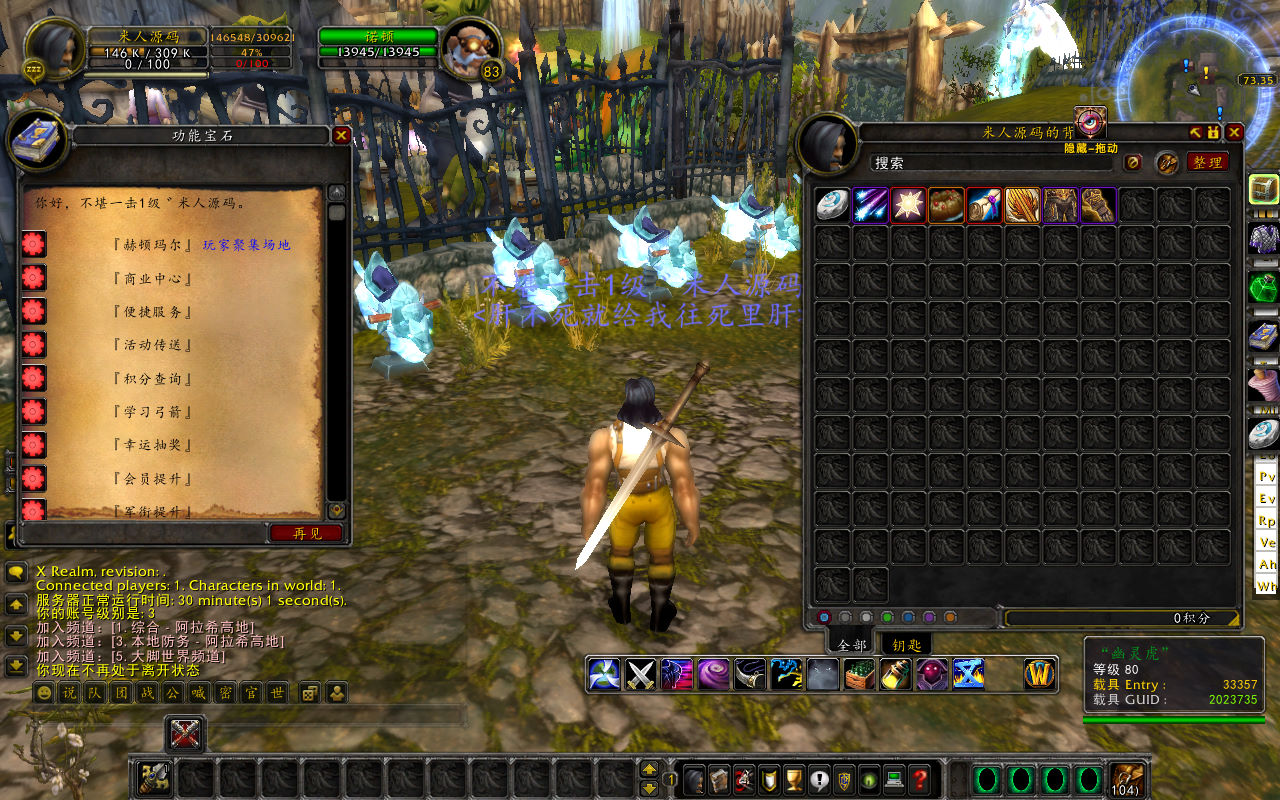Open the red question mark help button

point(920,778)
